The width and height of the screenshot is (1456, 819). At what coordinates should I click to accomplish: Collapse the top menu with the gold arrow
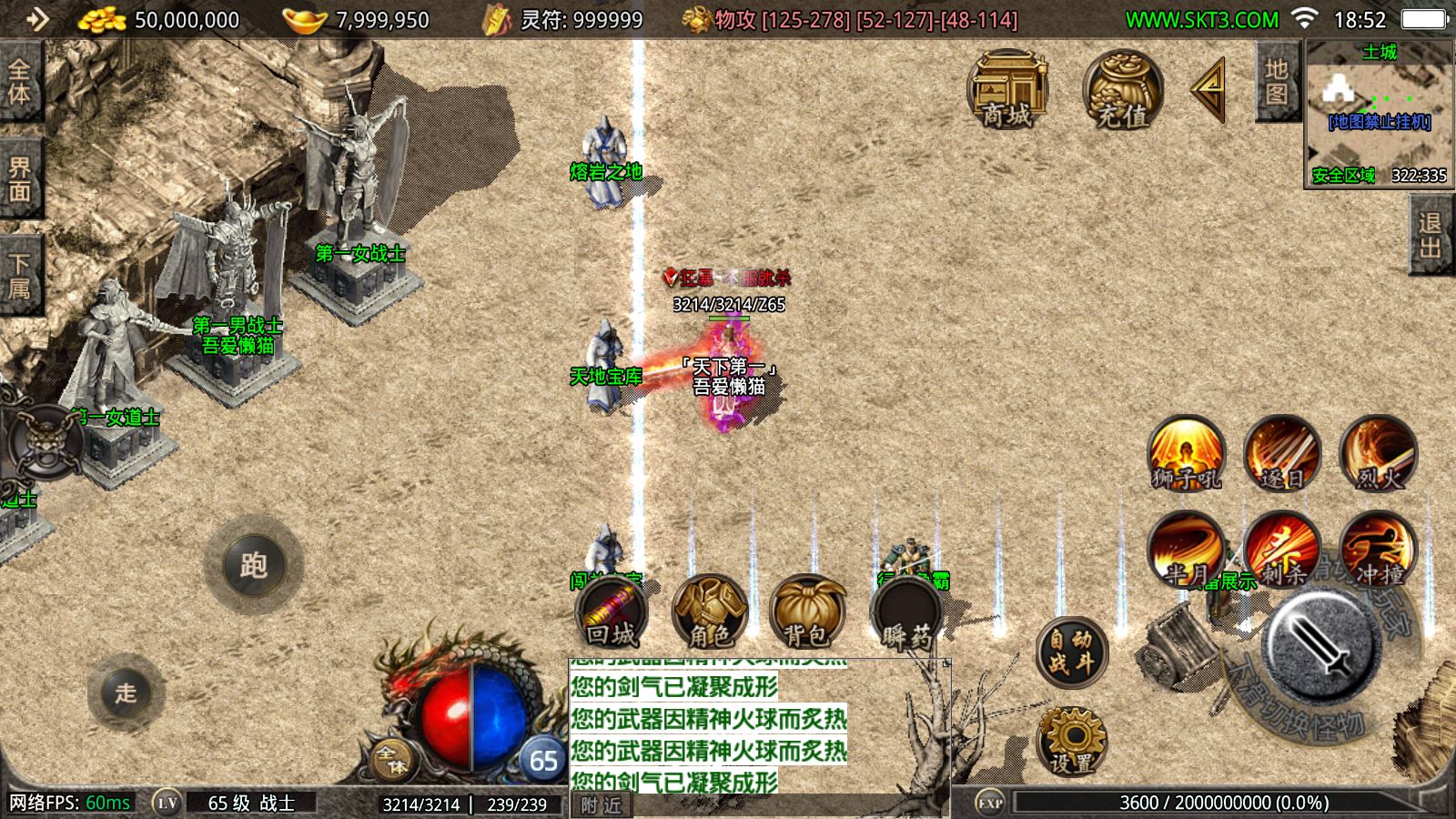point(1209,89)
